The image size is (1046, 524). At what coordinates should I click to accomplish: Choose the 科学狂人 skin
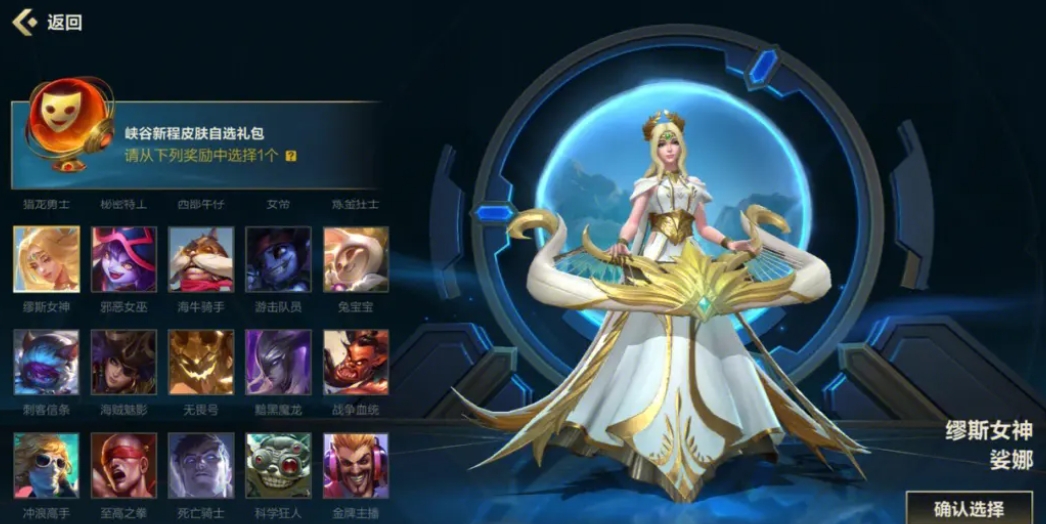(278, 465)
